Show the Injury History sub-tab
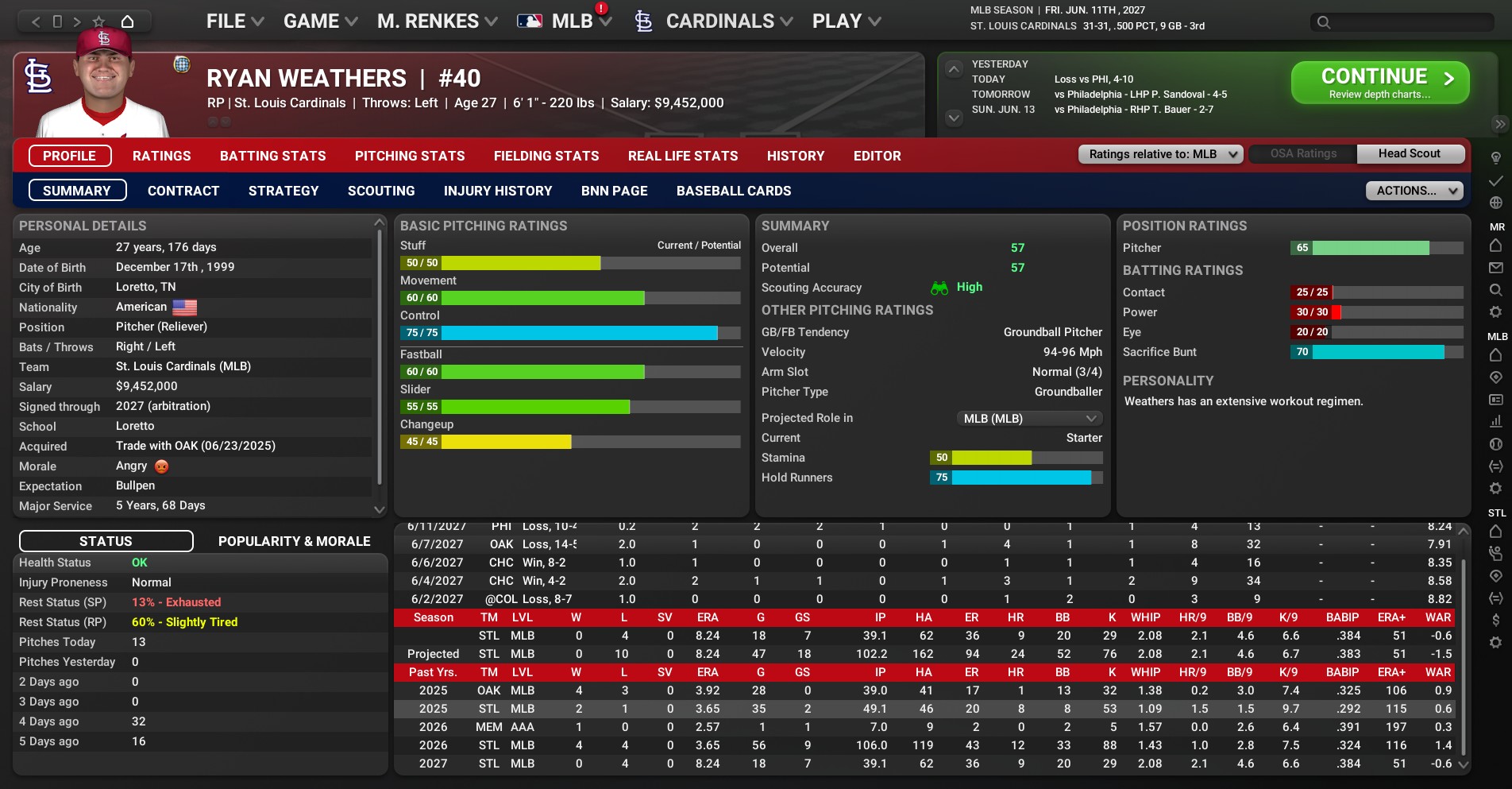The width and height of the screenshot is (1512, 789). (498, 191)
